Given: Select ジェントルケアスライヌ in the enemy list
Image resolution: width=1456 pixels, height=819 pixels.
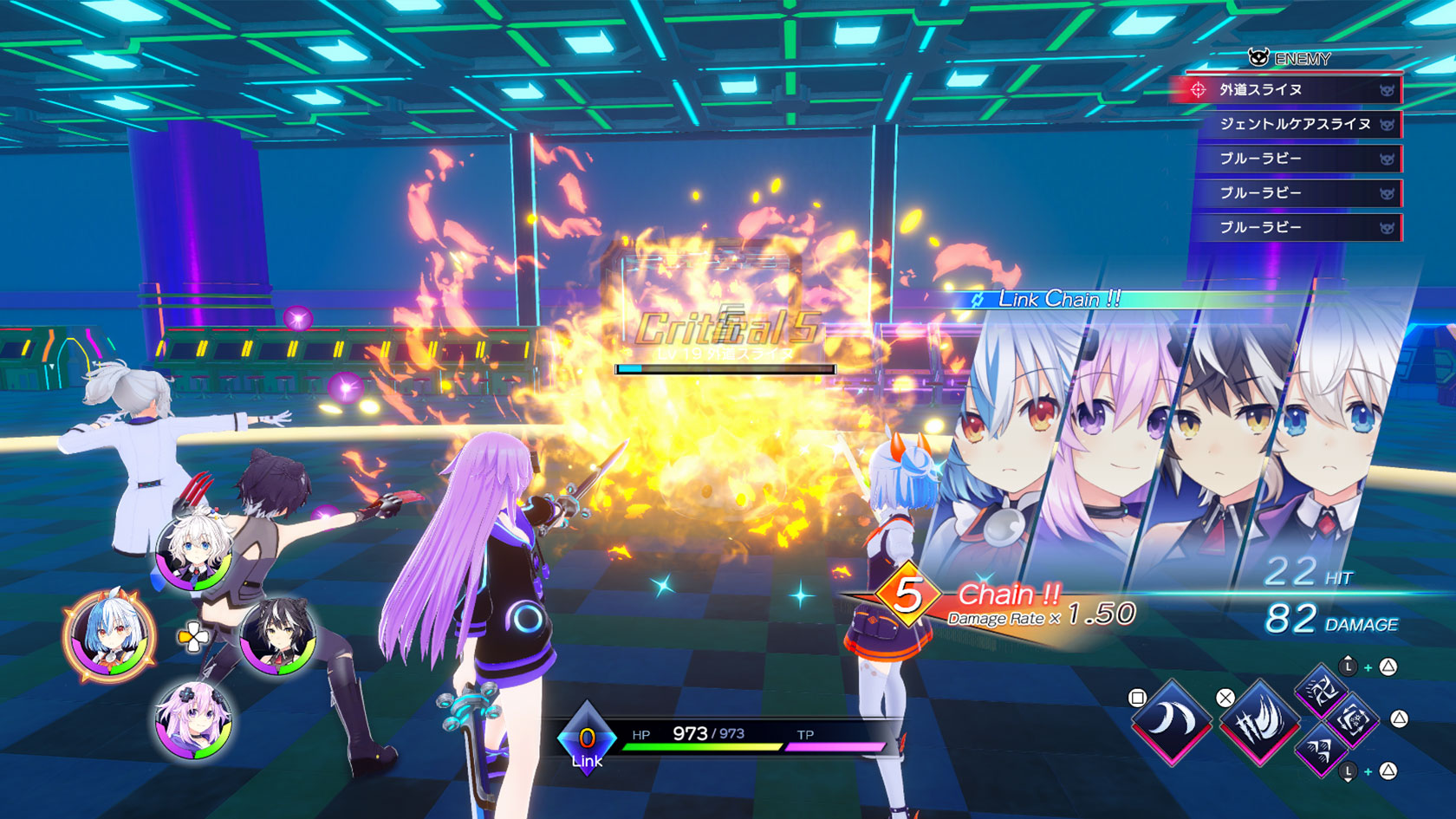Looking at the screenshot, I should point(1295,125).
